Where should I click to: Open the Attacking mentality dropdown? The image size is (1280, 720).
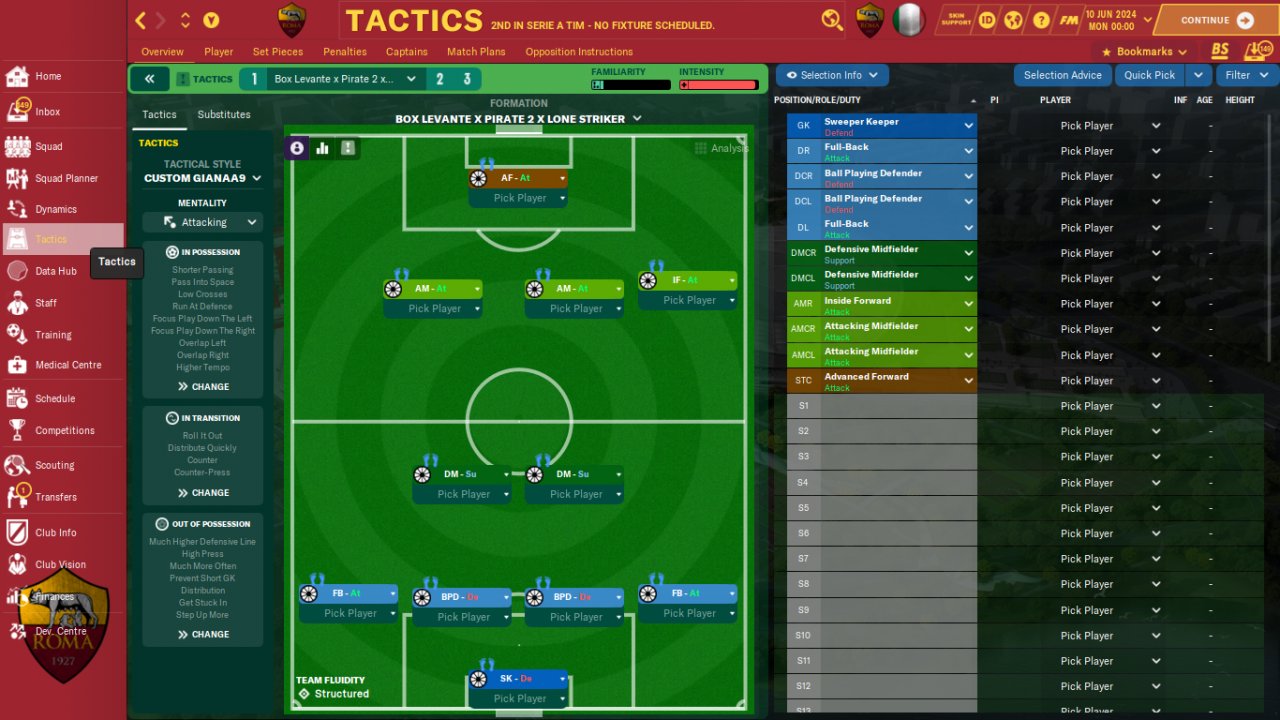(x=203, y=222)
